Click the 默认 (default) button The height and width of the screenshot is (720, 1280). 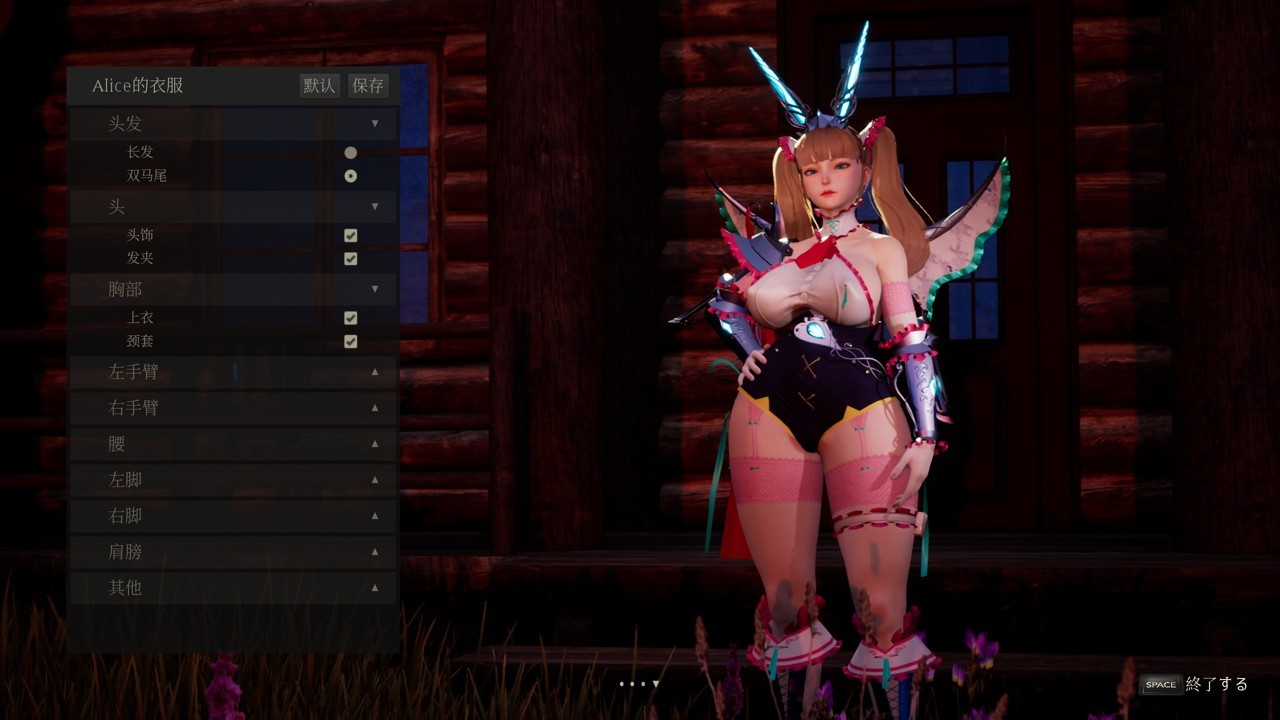click(319, 86)
